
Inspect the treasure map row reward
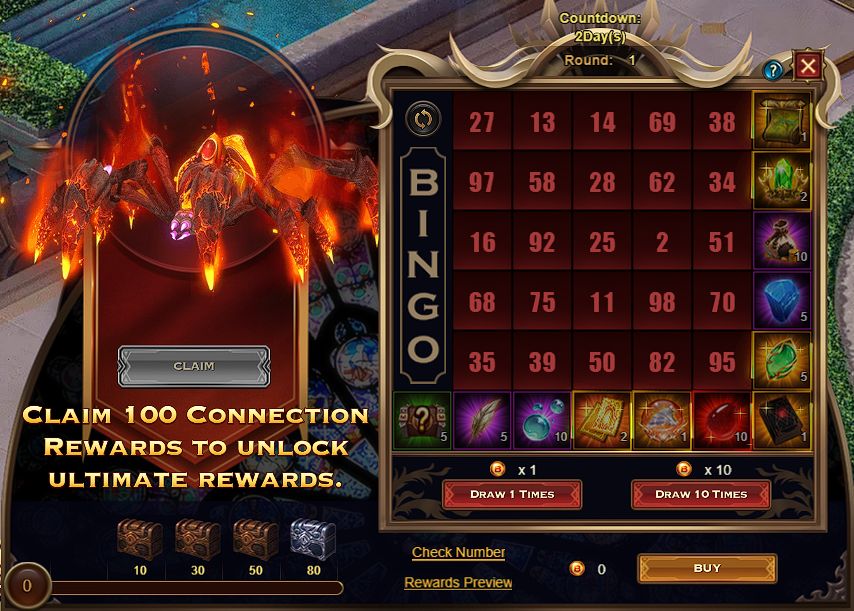[x=781, y=120]
